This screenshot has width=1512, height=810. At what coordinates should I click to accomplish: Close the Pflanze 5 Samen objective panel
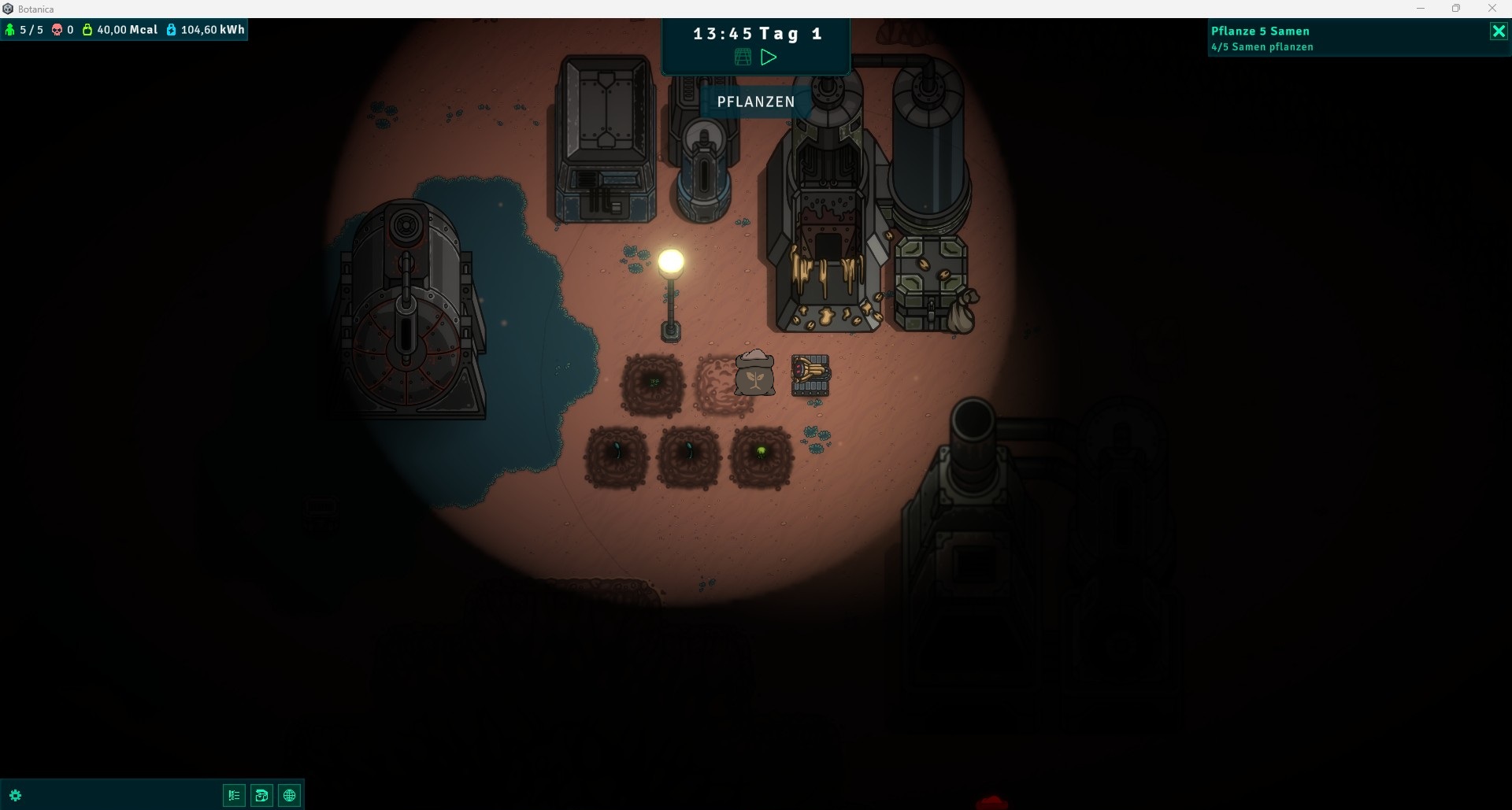click(1499, 31)
